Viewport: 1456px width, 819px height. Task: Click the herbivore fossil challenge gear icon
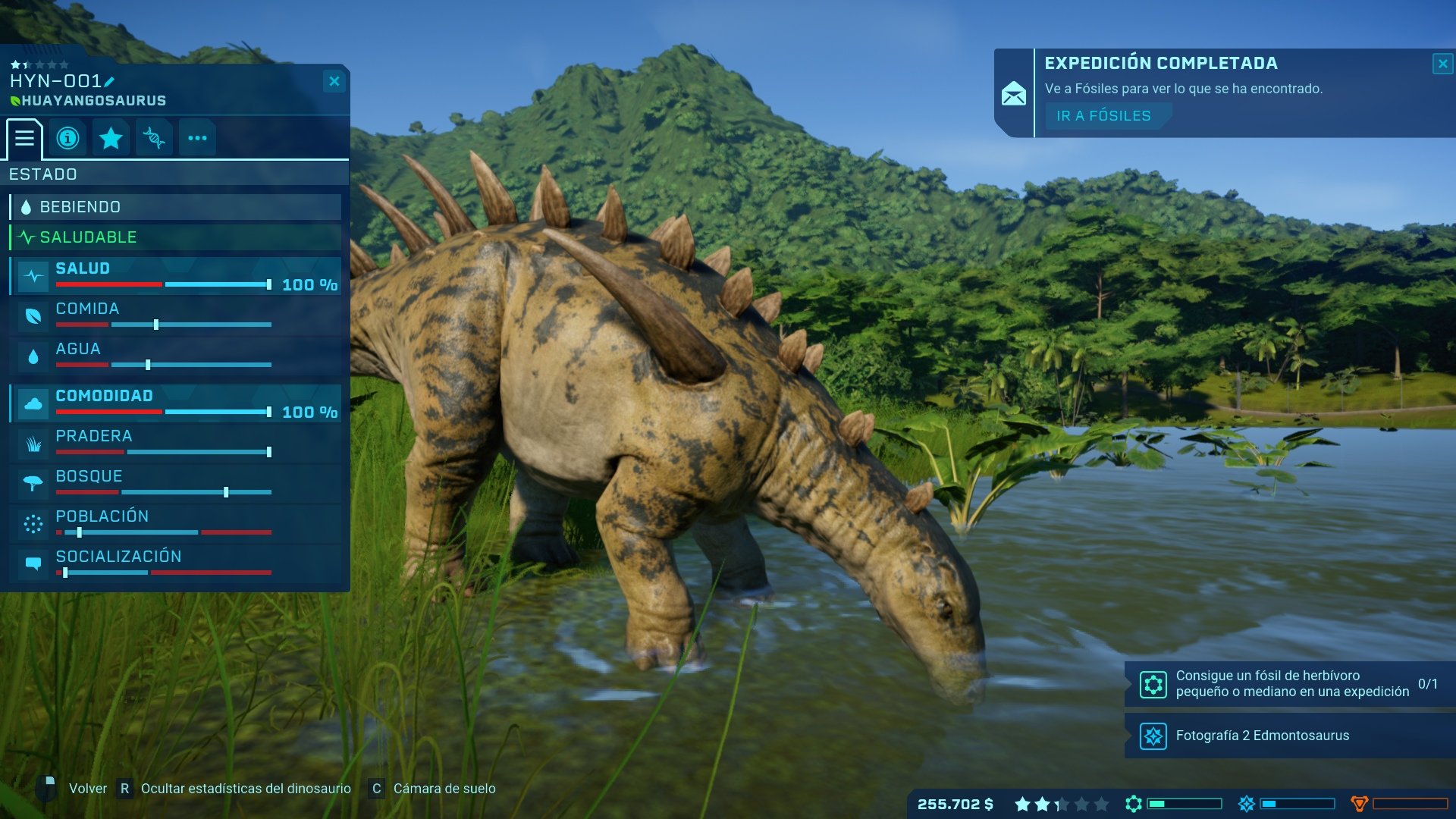[x=1154, y=682]
